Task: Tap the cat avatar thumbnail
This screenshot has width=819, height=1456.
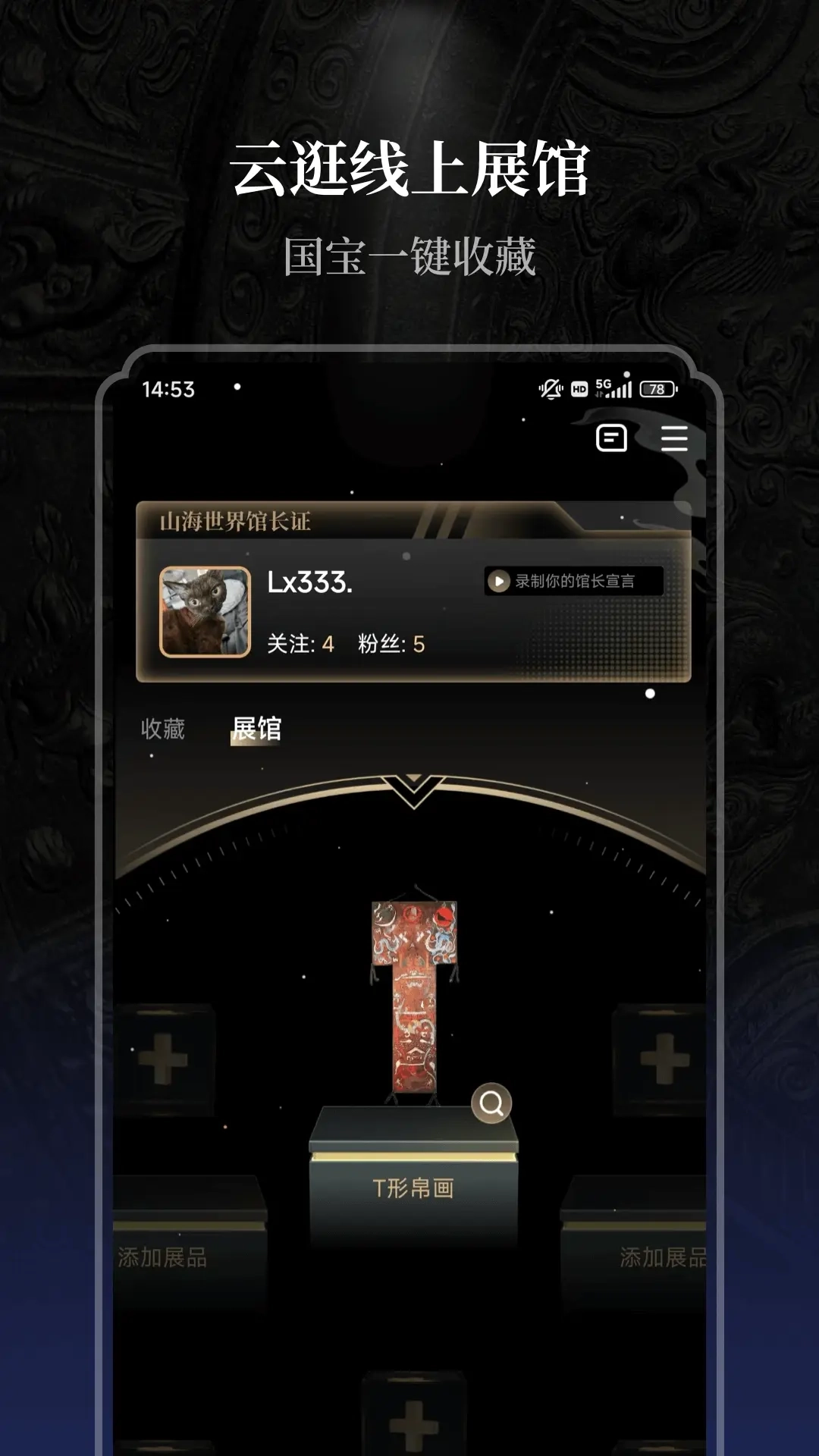Action: tap(205, 611)
